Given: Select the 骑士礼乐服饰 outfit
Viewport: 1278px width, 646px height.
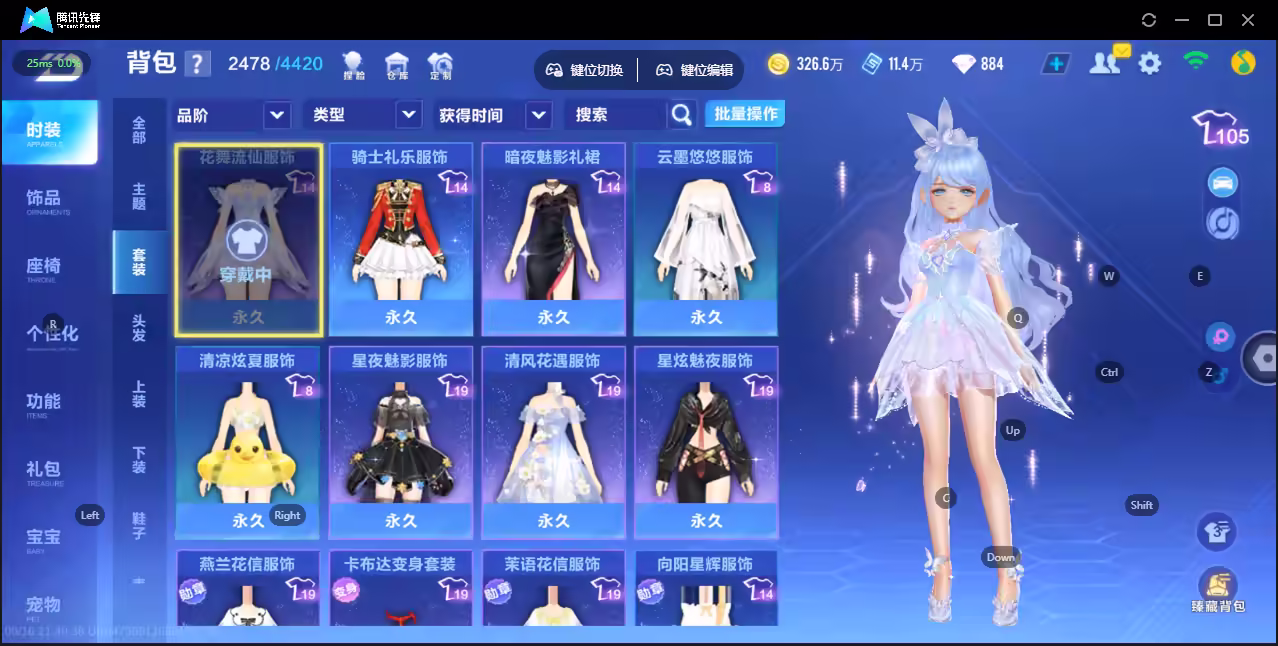Looking at the screenshot, I should click(400, 238).
